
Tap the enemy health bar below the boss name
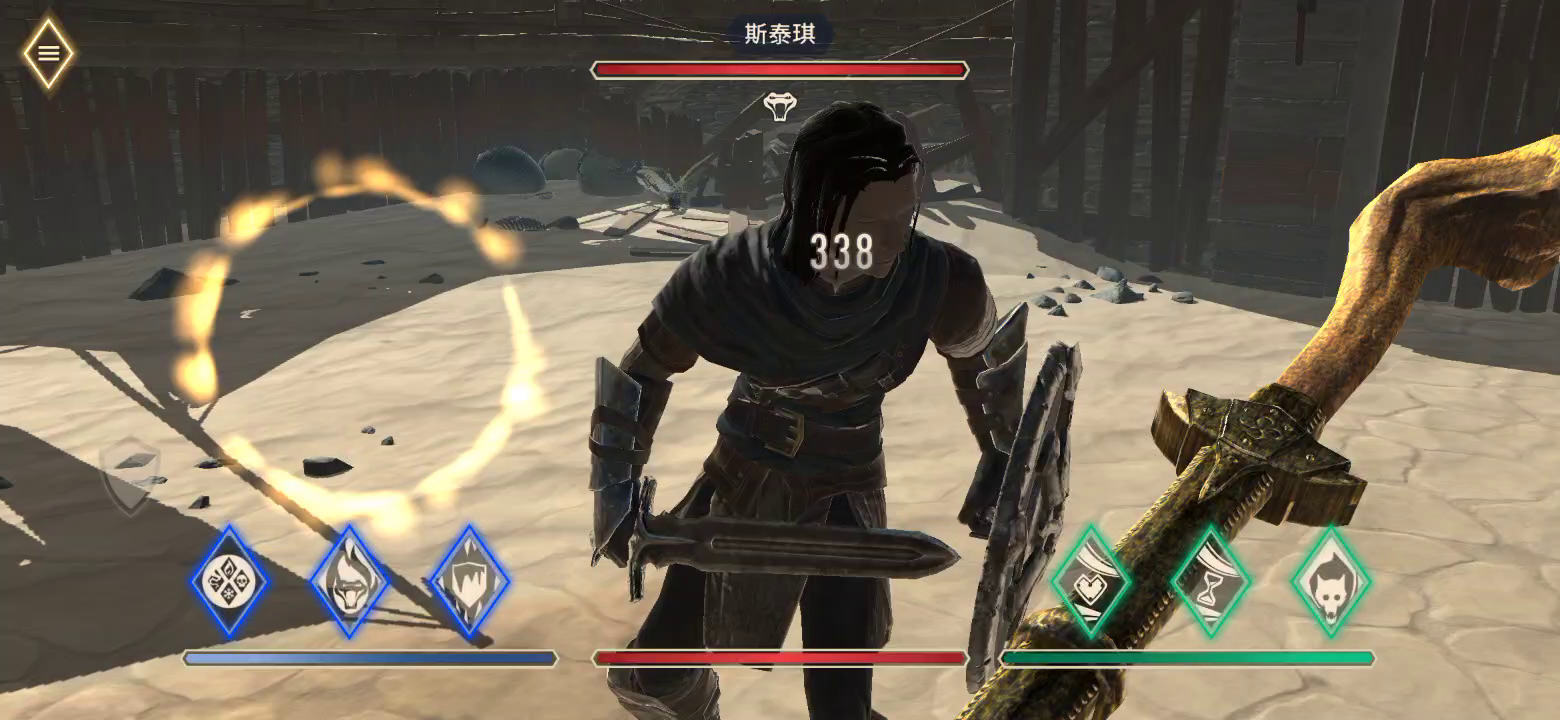(x=780, y=69)
